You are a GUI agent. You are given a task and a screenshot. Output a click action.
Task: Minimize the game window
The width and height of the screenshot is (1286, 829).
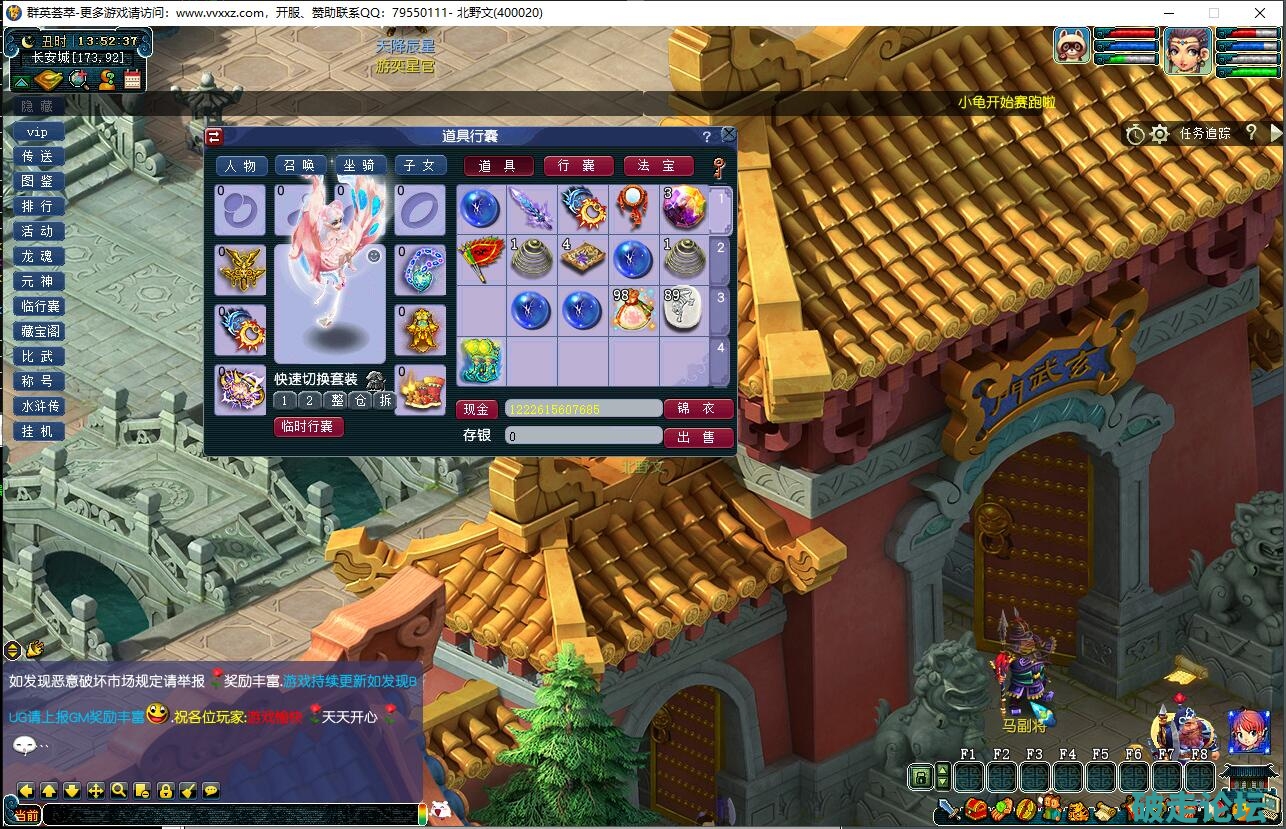(x=1168, y=13)
